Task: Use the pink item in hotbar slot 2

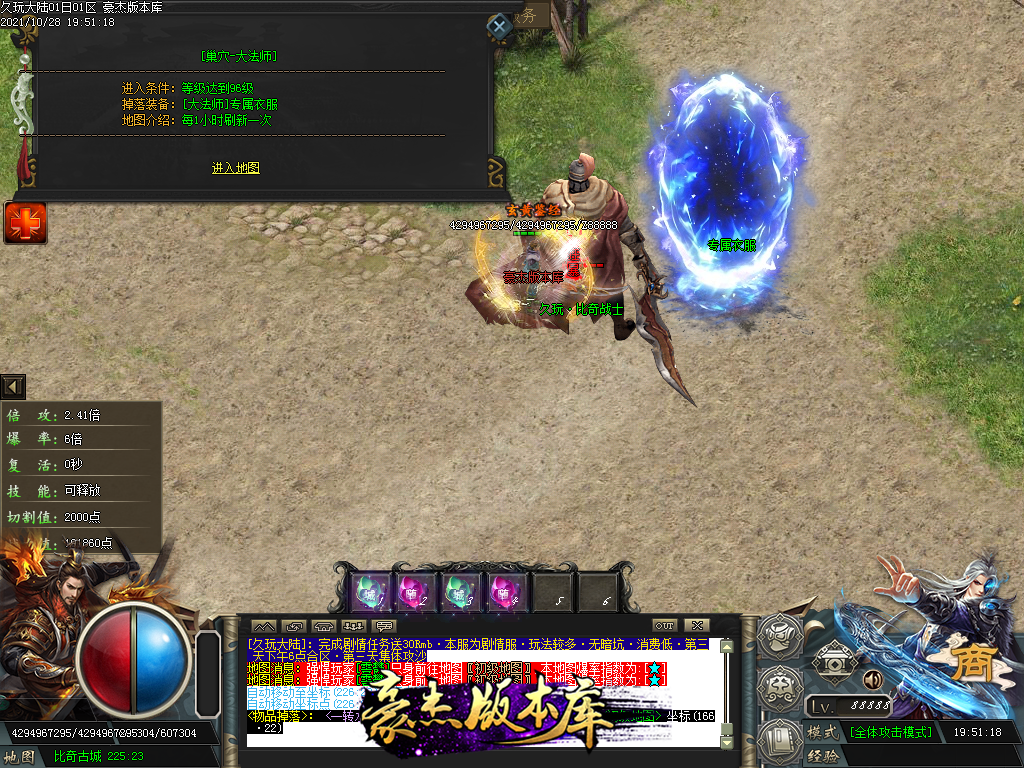Action: [417, 592]
